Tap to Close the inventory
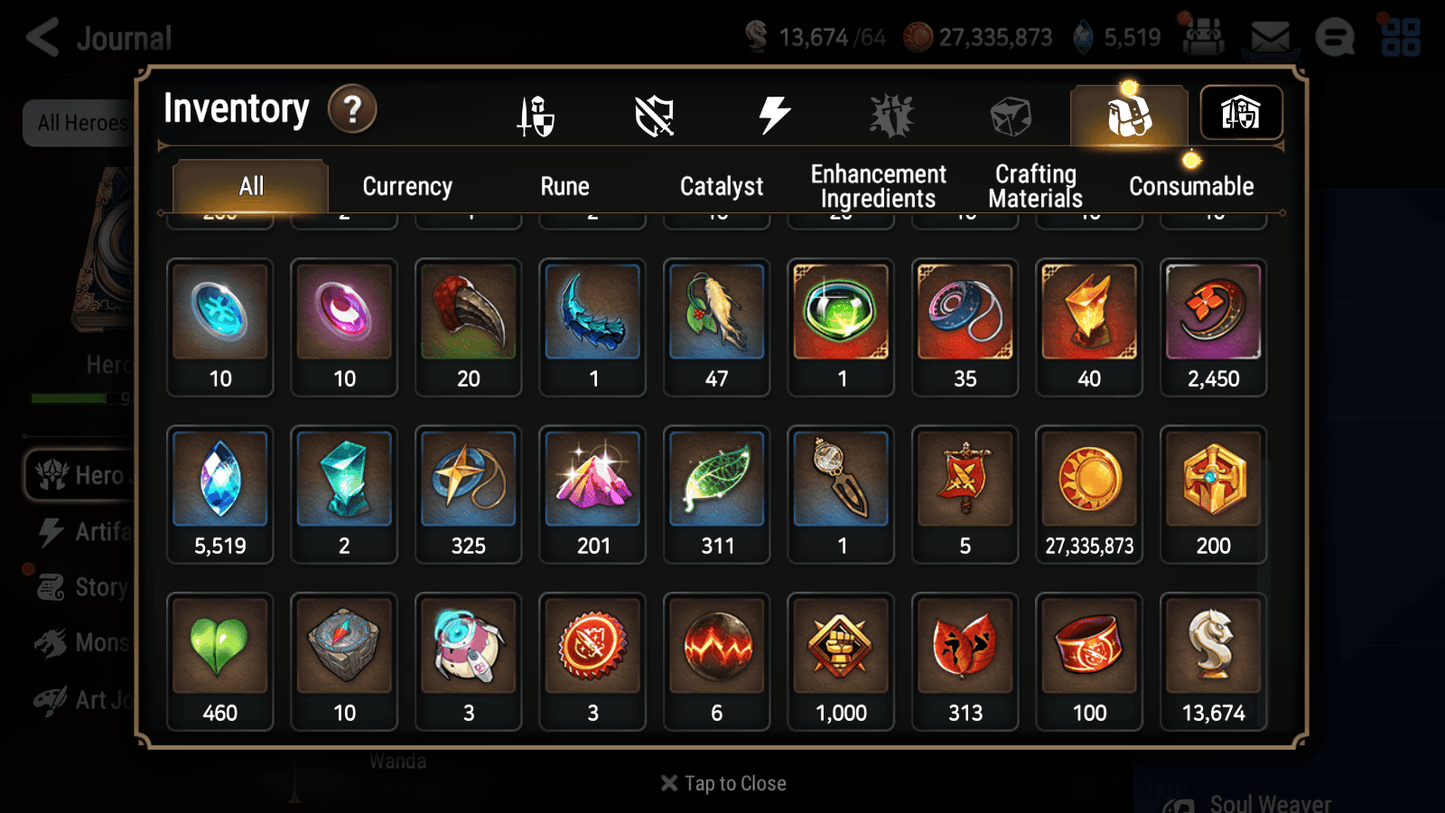This screenshot has width=1445, height=813. 722,783
